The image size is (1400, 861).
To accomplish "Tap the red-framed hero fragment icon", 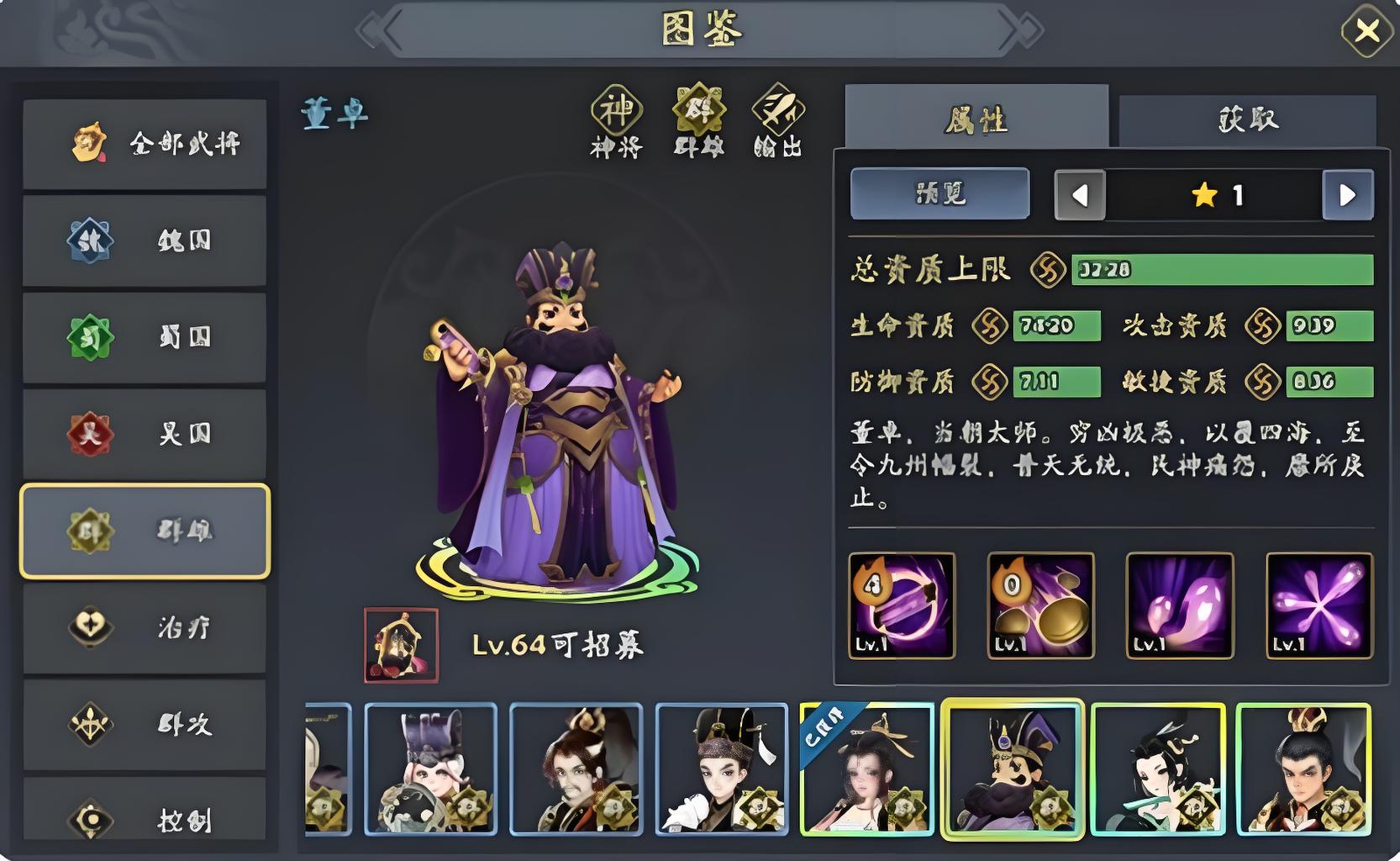I will click(401, 645).
